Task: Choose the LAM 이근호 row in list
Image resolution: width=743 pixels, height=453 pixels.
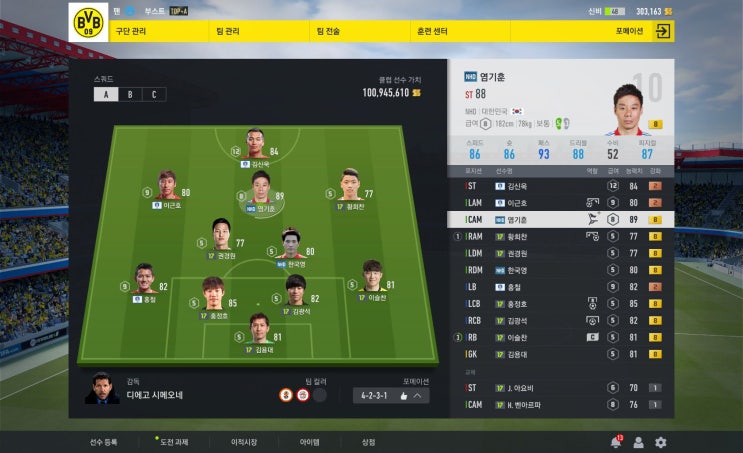Action: point(560,202)
